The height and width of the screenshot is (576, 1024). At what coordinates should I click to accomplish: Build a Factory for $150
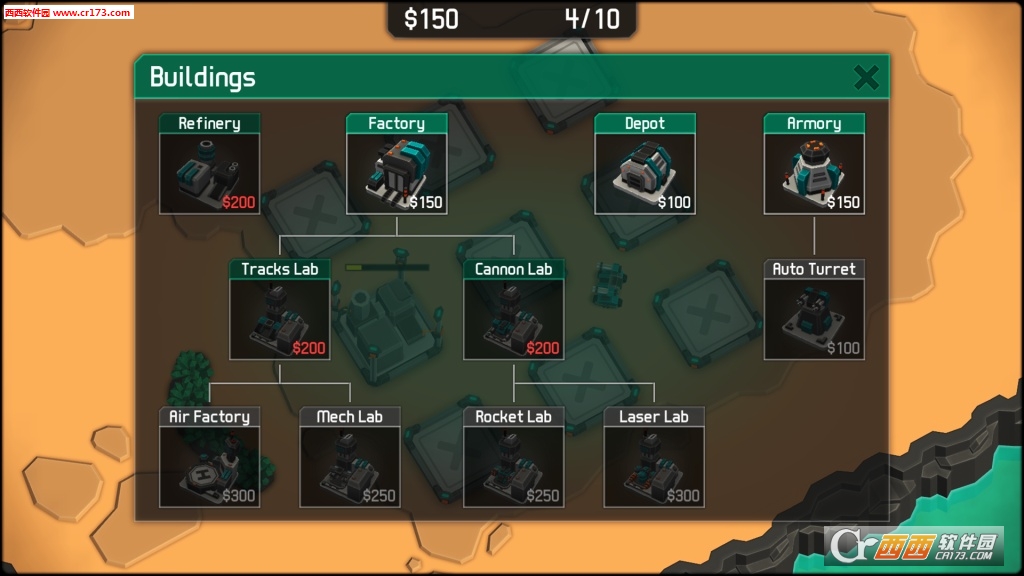[x=396, y=165]
